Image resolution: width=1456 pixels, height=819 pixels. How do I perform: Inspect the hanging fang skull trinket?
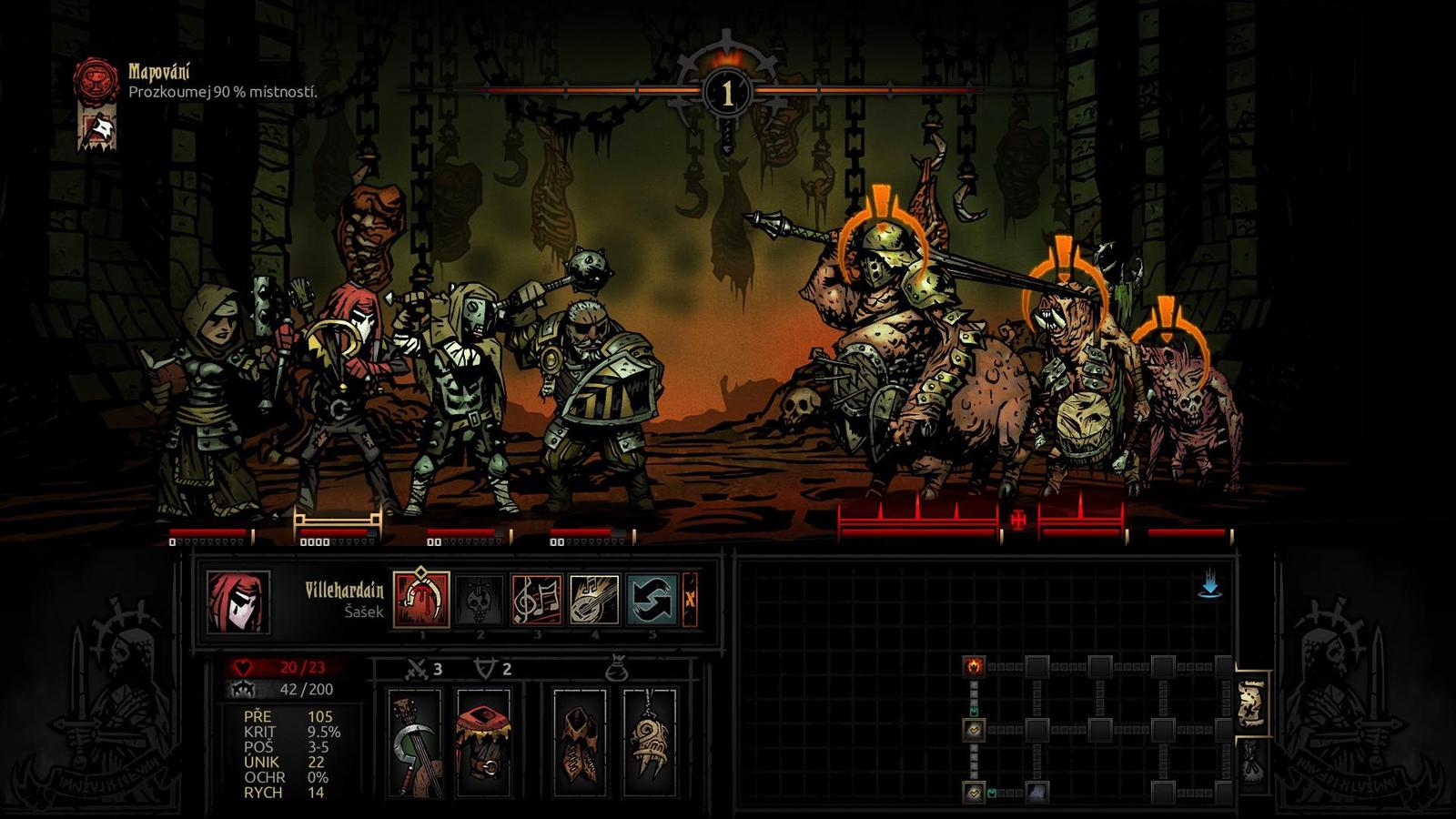pos(650,742)
